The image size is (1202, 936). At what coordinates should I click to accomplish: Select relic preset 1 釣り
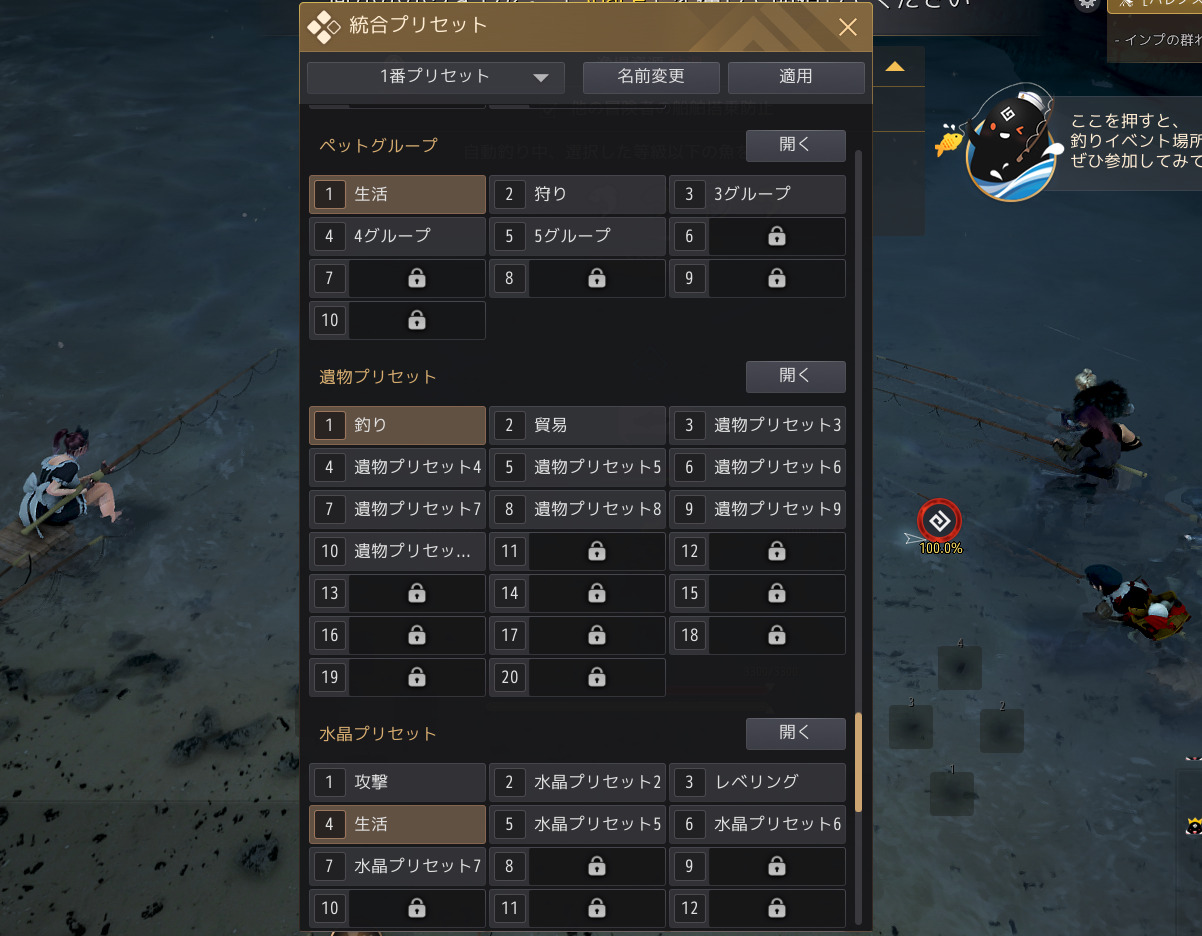point(398,425)
